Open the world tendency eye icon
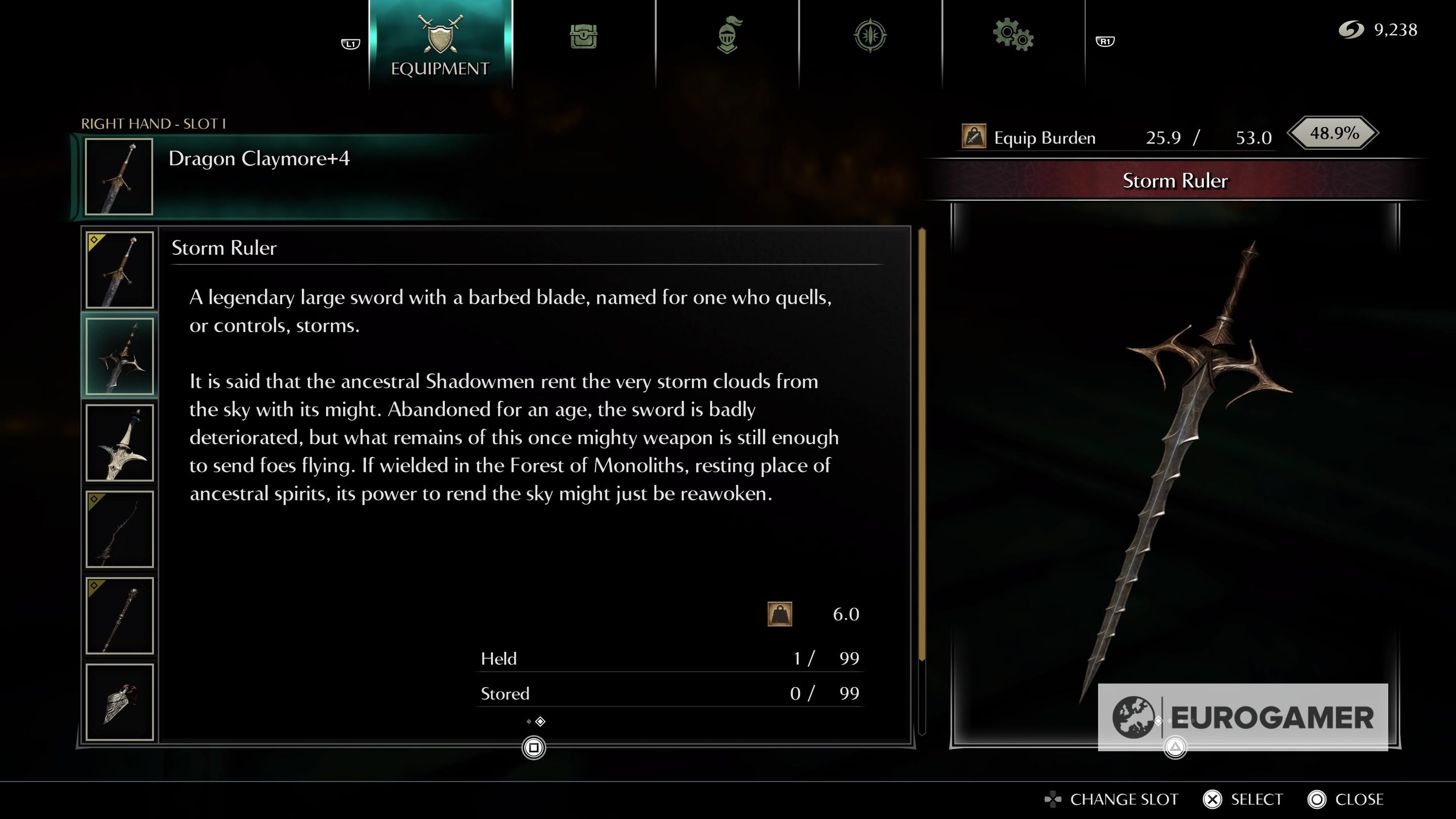 [x=871, y=35]
